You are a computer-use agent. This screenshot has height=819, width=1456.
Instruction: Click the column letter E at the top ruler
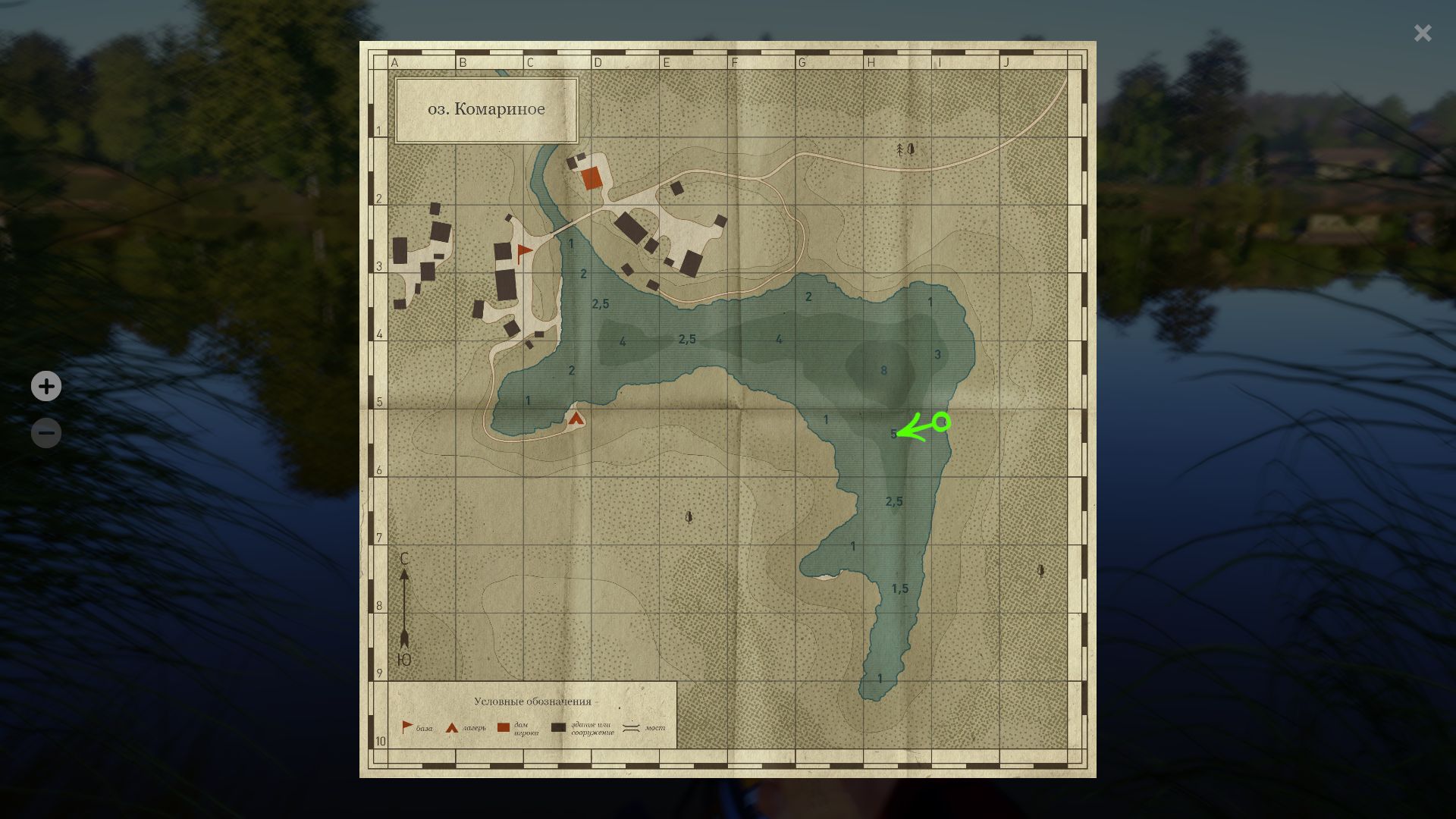(666, 63)
